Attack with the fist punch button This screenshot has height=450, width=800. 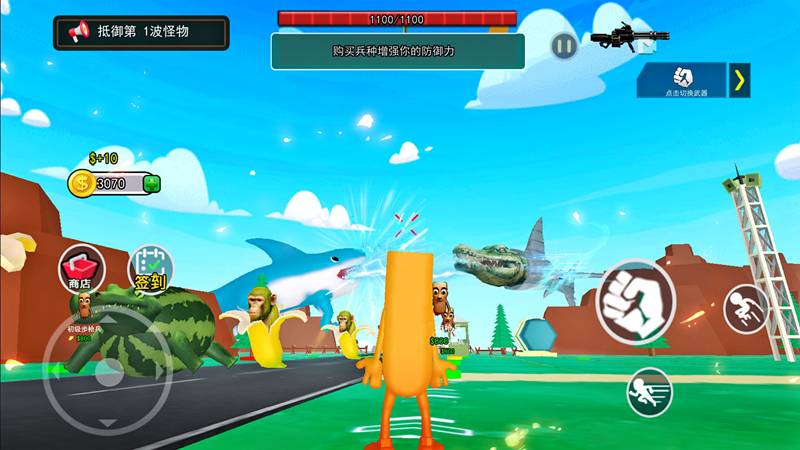[635, 299]
